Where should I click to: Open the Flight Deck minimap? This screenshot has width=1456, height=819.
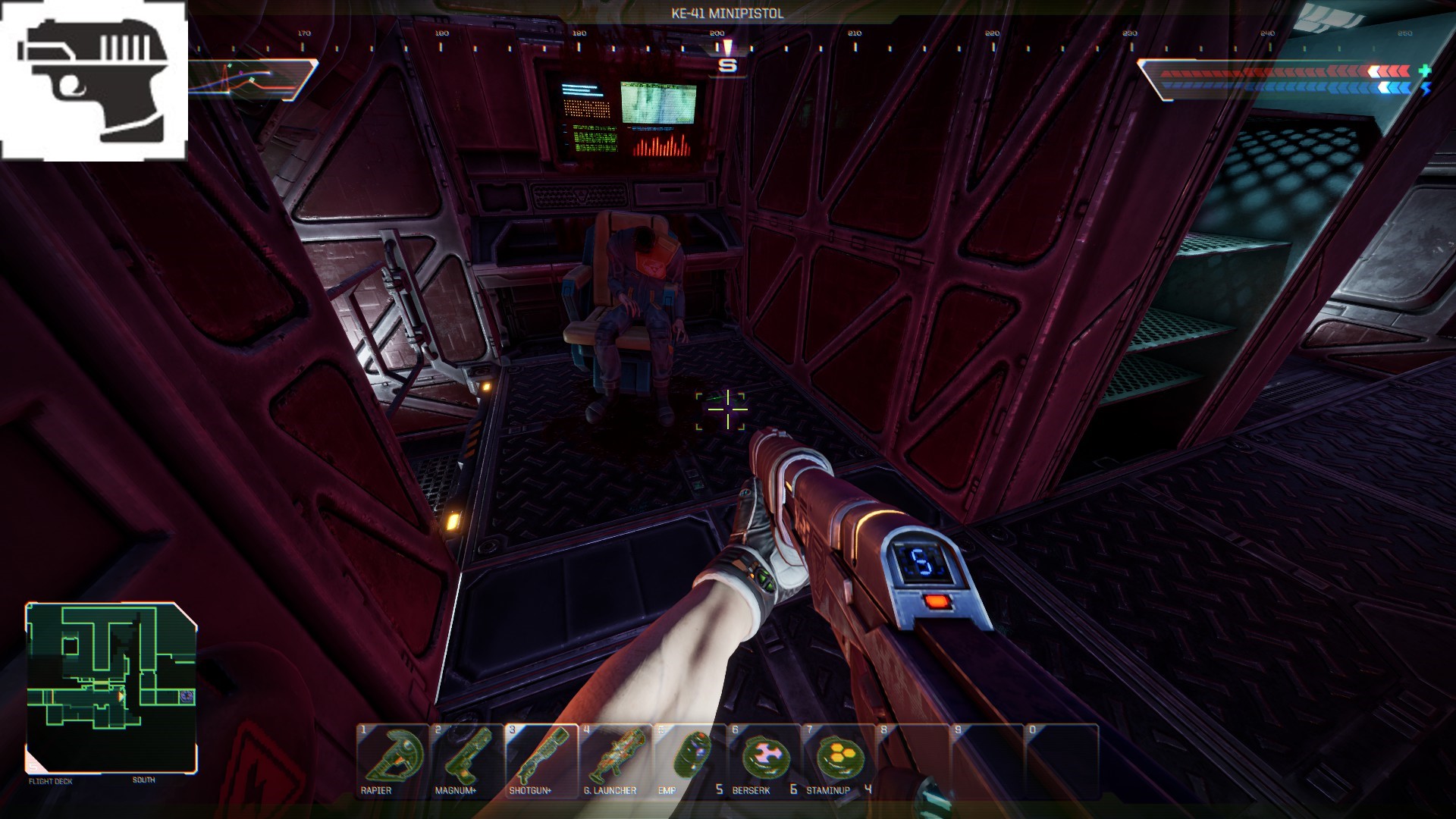[x=111, y=687]
